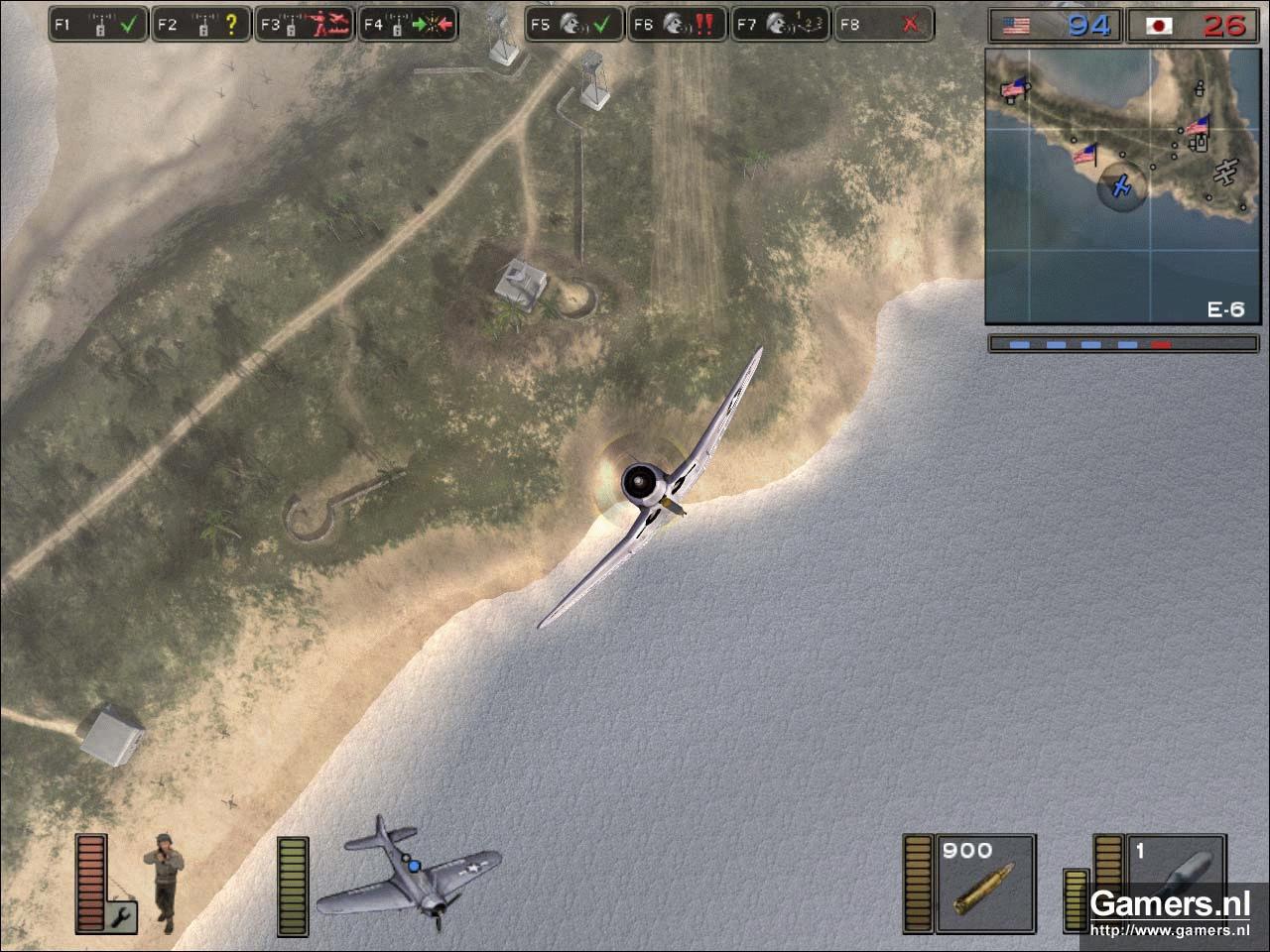The width and height of the screenshot is (1270, 952).
Task: Close radio menu with F8 red X
Action: click(884, 25)
